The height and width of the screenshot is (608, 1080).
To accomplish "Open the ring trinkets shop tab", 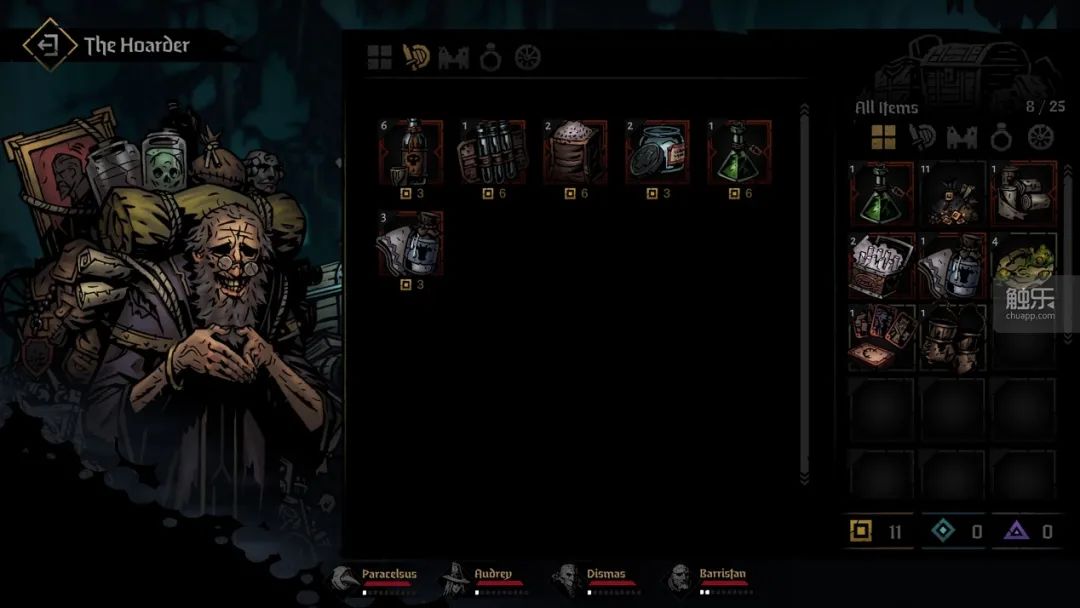I will (x=490, y=58).
